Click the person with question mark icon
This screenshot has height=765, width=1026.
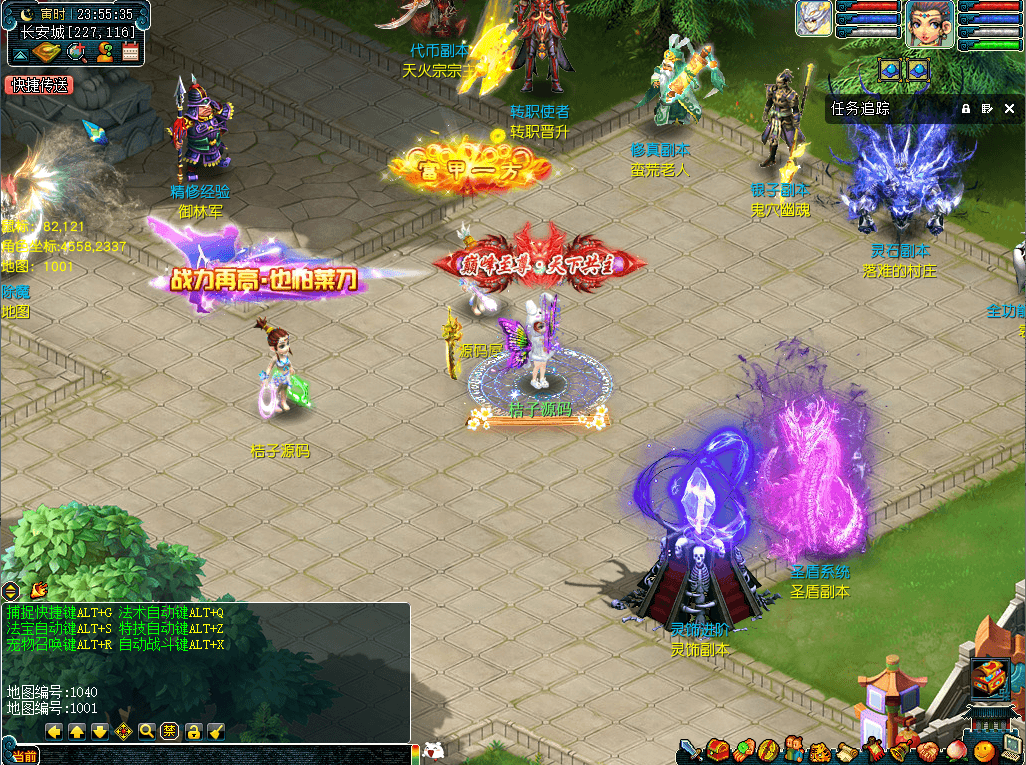(x=103, y=52)
